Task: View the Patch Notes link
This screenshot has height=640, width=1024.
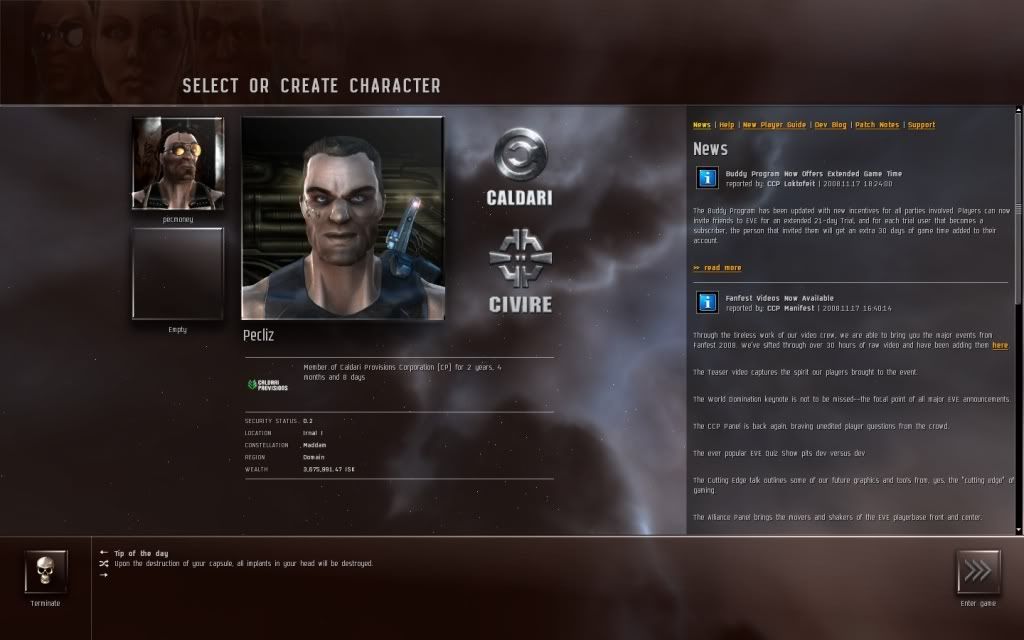Action: pyautogui.click(x=877, y=125)
